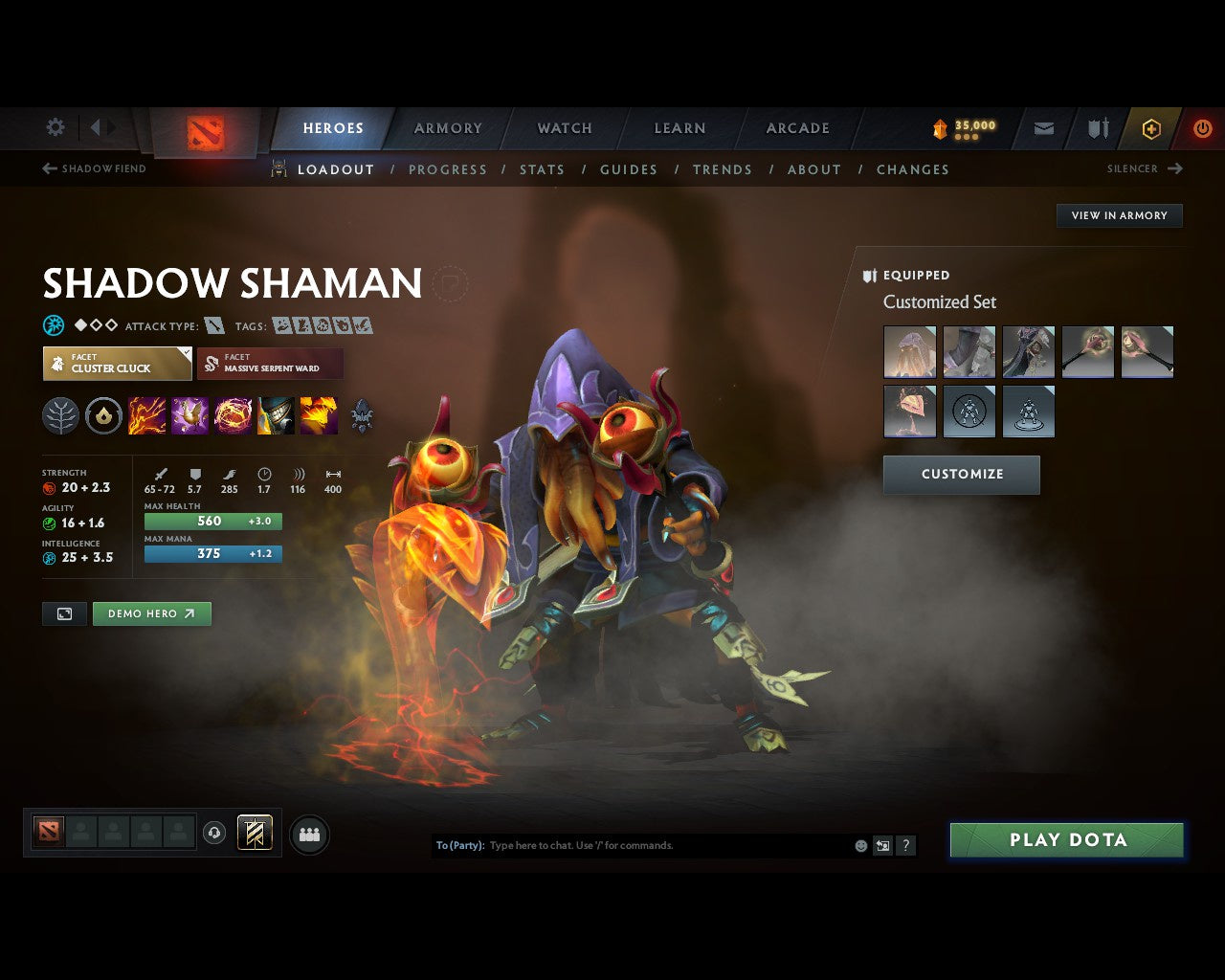This screenshot has width=1225, height=980.
Task: Switch to the Progress tab
Action: point(449,169)
